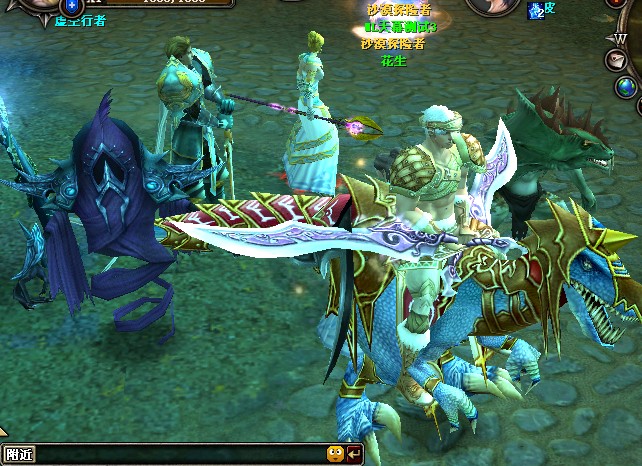This screenshot has width=642, height=466.
Task: Click the blue plus shield badge on the player portrait
Action: [x=72, y=6]
